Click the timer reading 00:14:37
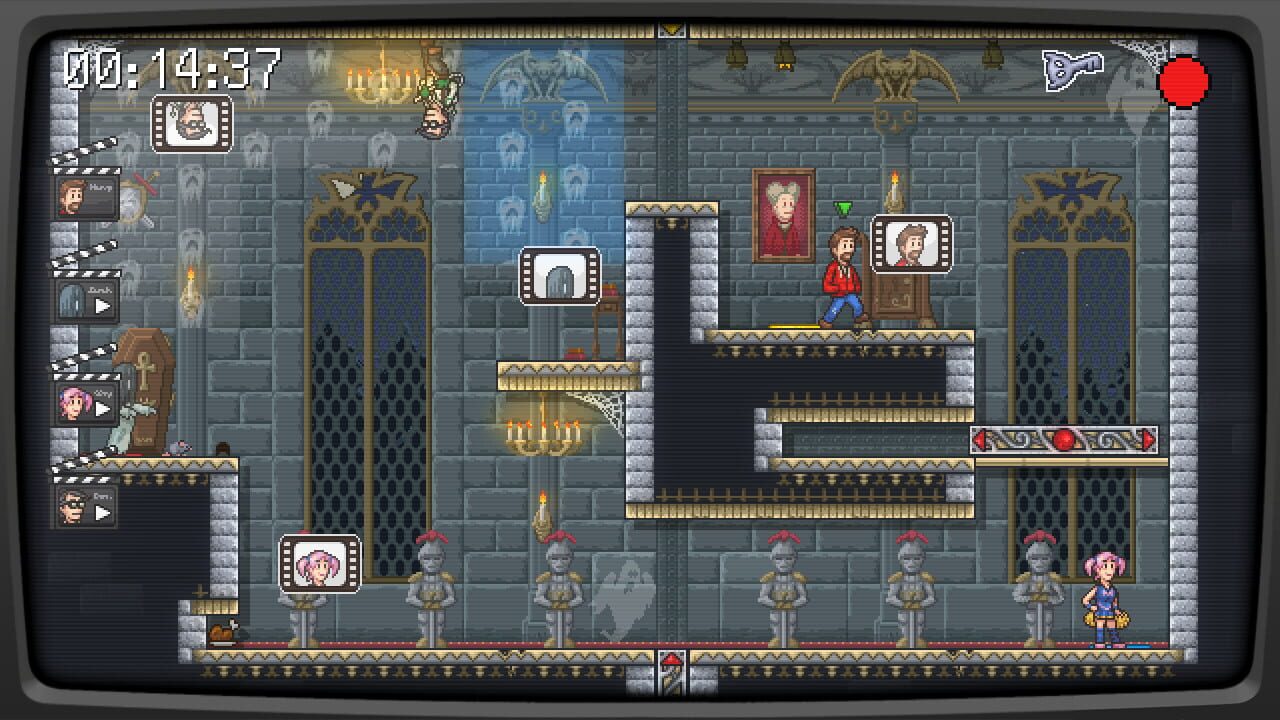Viewport: 1280px width, 720px height. click(x=170, y=68)
